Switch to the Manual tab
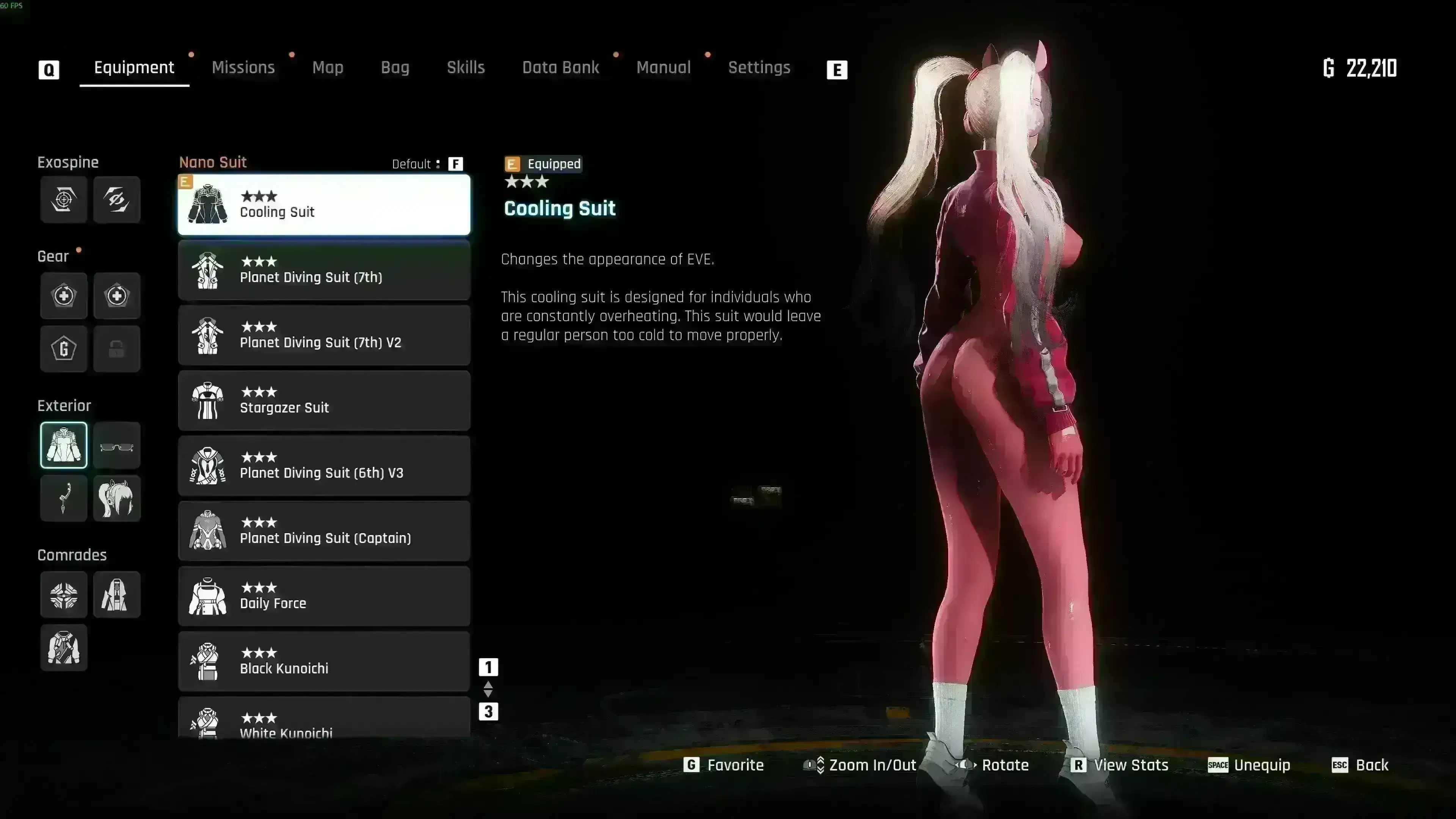This screenshot has height=819, width=1456. pyautogui.click(x=664, y=68)
